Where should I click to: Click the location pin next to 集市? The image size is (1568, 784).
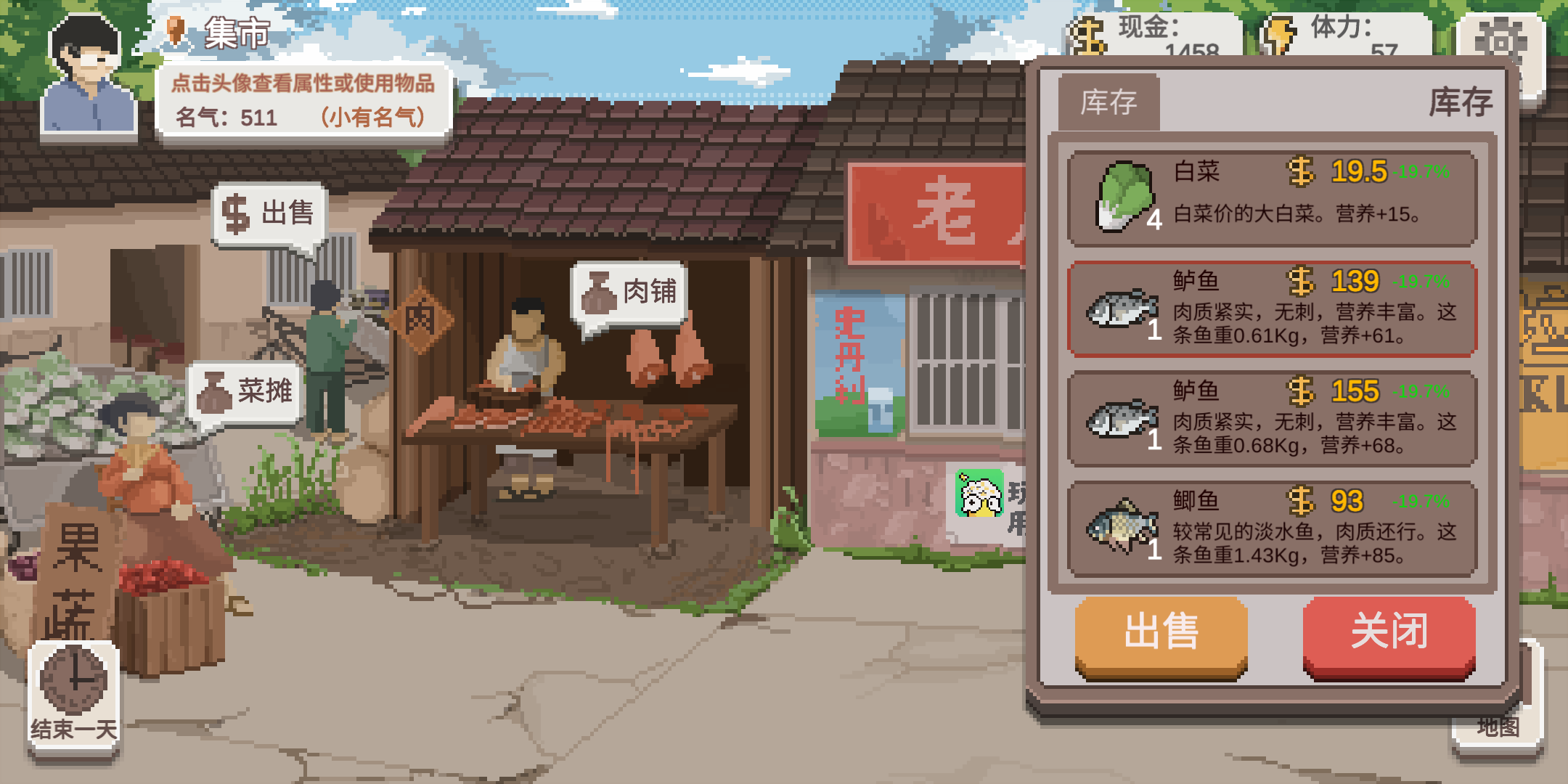click(174, 30)
